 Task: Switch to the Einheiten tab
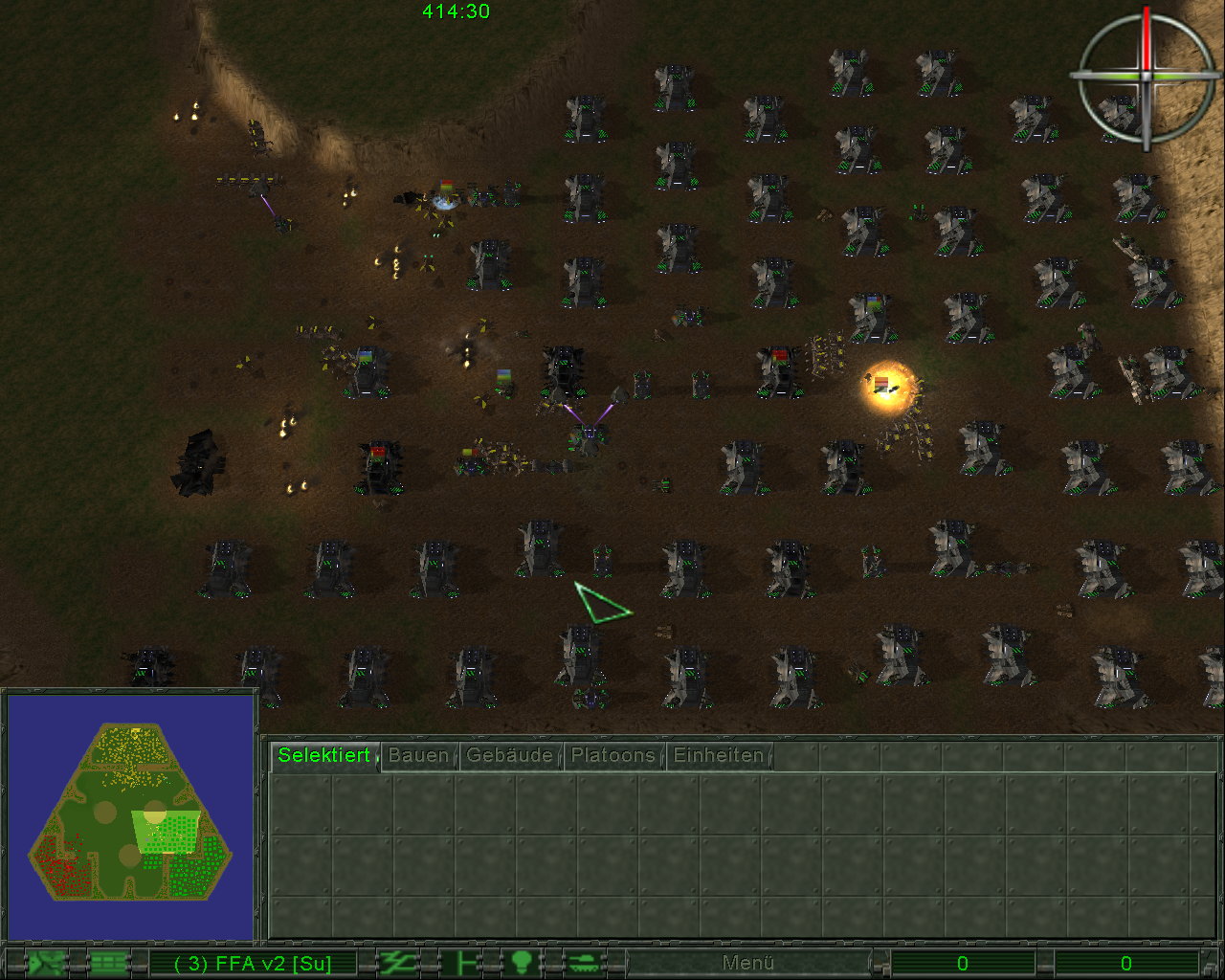(719, 755)
